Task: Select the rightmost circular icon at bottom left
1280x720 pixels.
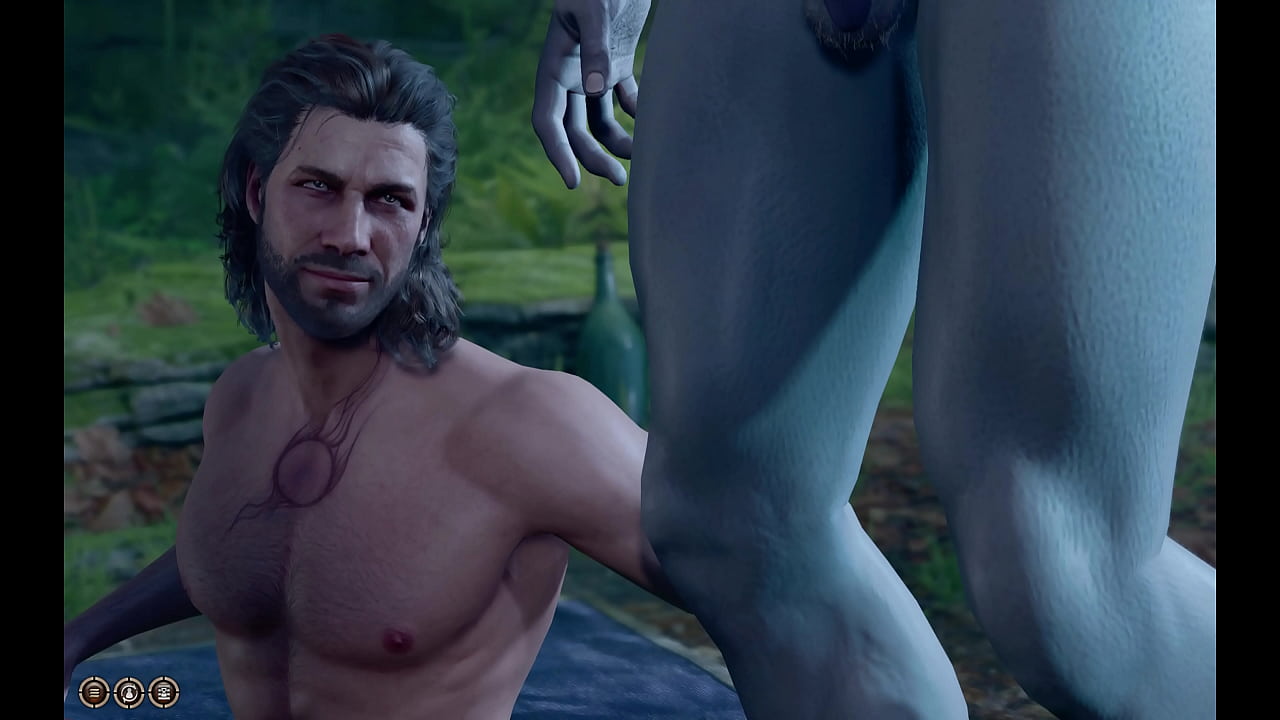Action: click(163, 692)
